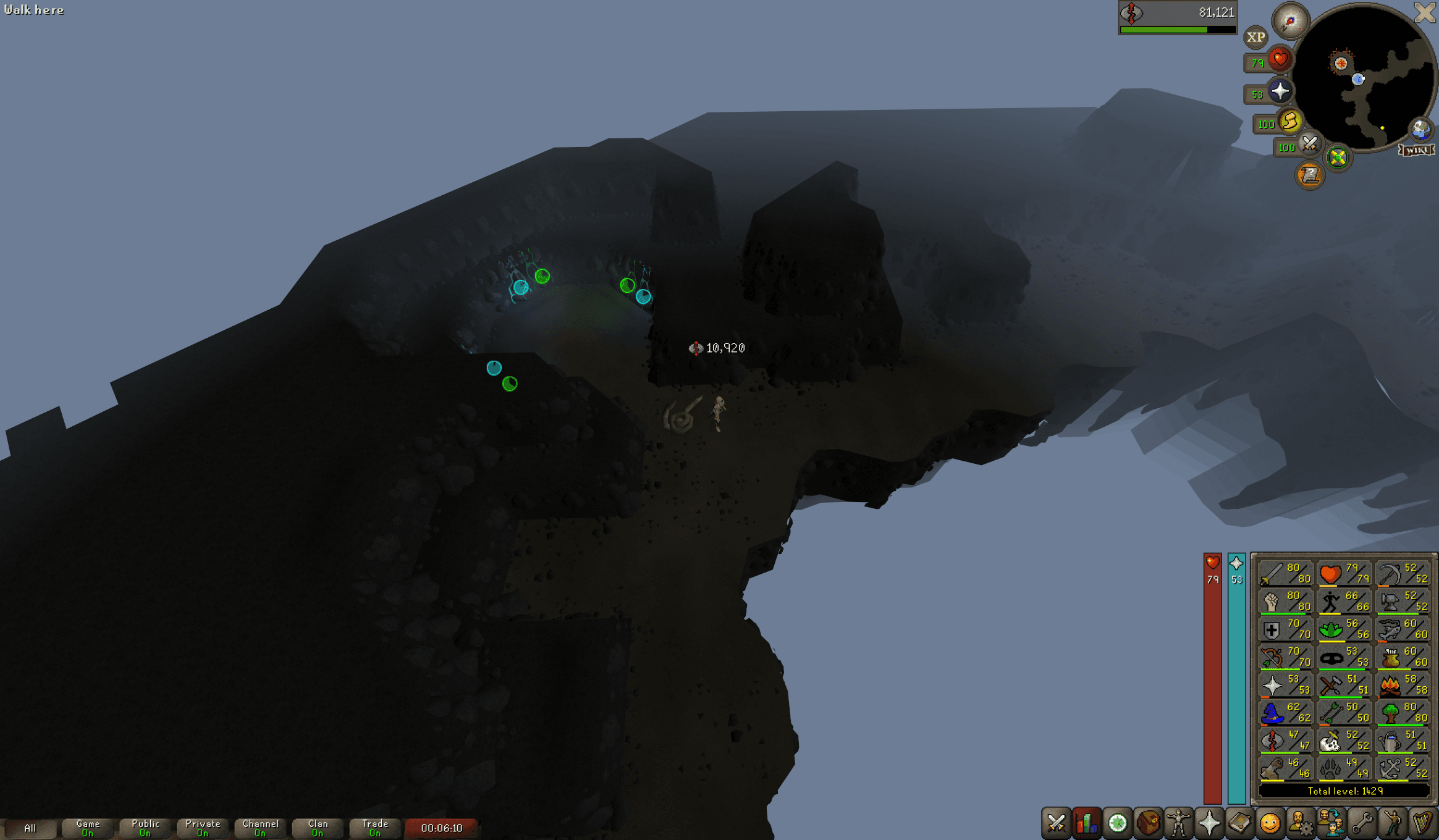This screenshot has width=1439, height=840.
Task: Show the Emotes tab with the running figure
Action: point(1391,823)
